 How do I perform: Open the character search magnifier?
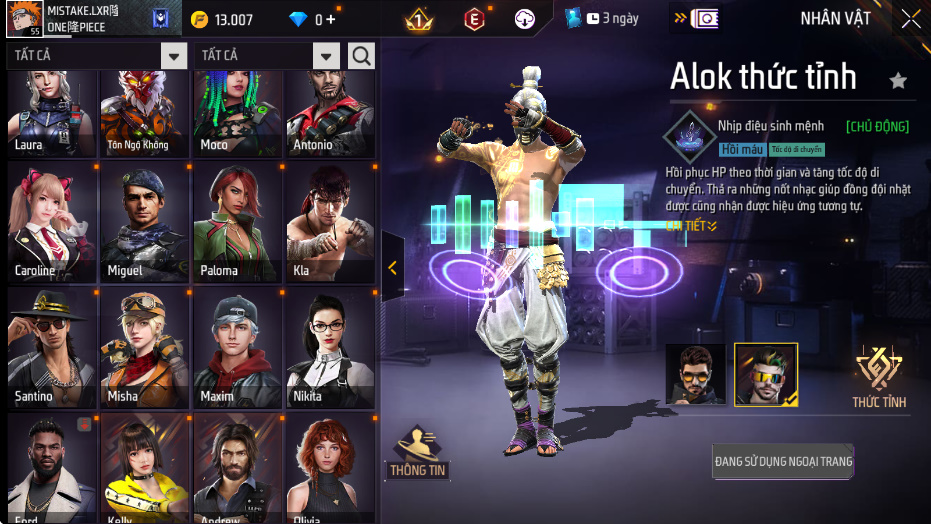pyautogui.click(x=361, y=56)
